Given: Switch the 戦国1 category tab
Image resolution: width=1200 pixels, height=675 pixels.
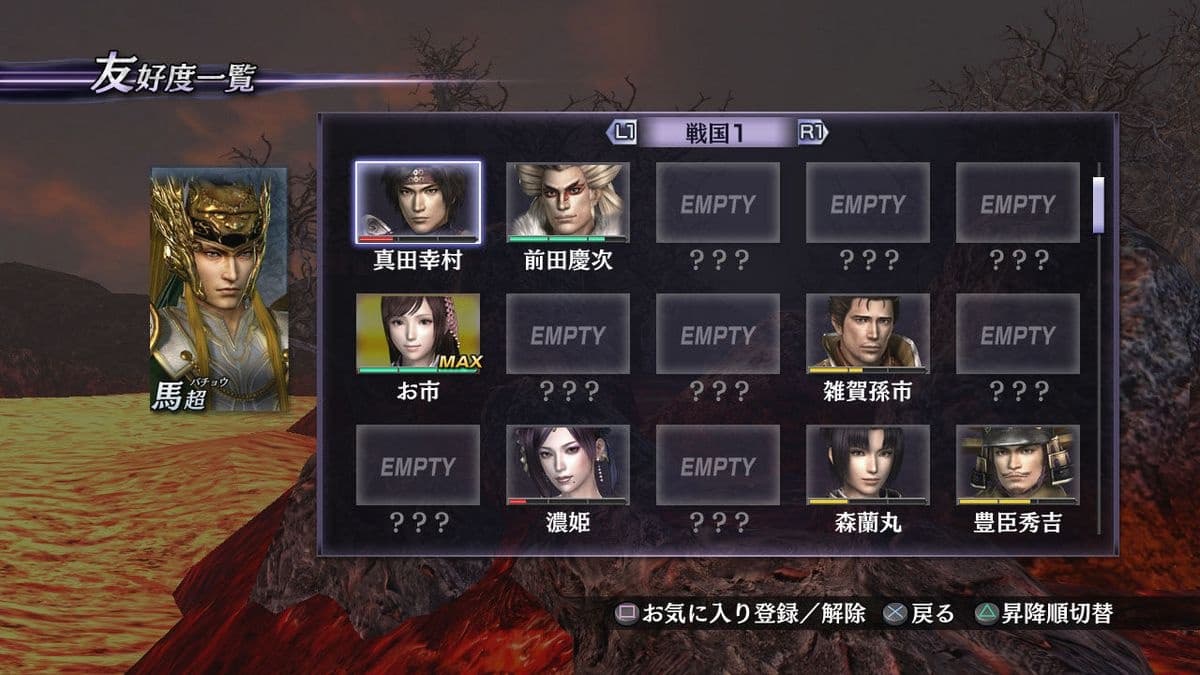Looking at the screenshot, I should tap(717, 132).
